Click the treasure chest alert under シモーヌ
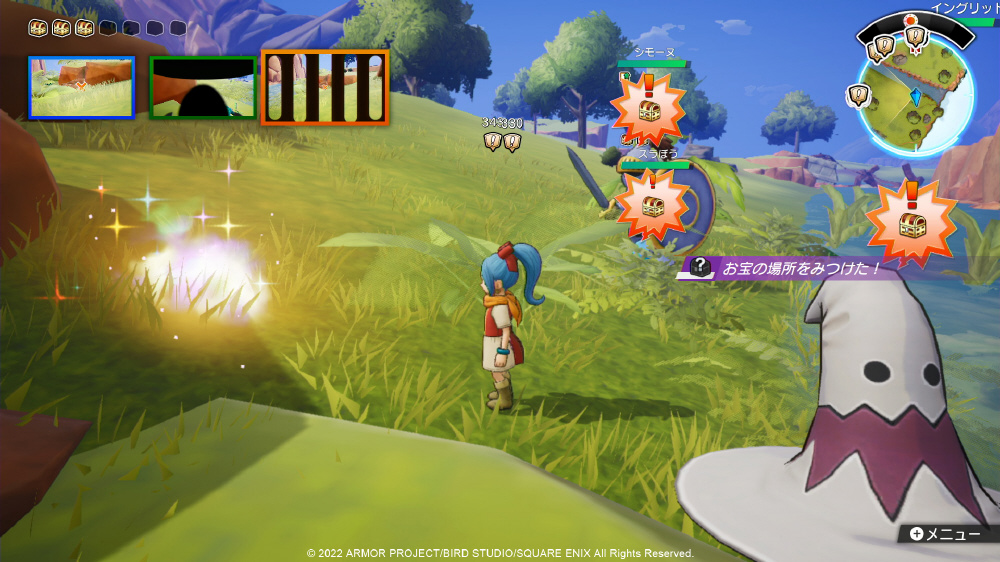This screenshot has width=1000, height=562. click(x=647, y=108)
